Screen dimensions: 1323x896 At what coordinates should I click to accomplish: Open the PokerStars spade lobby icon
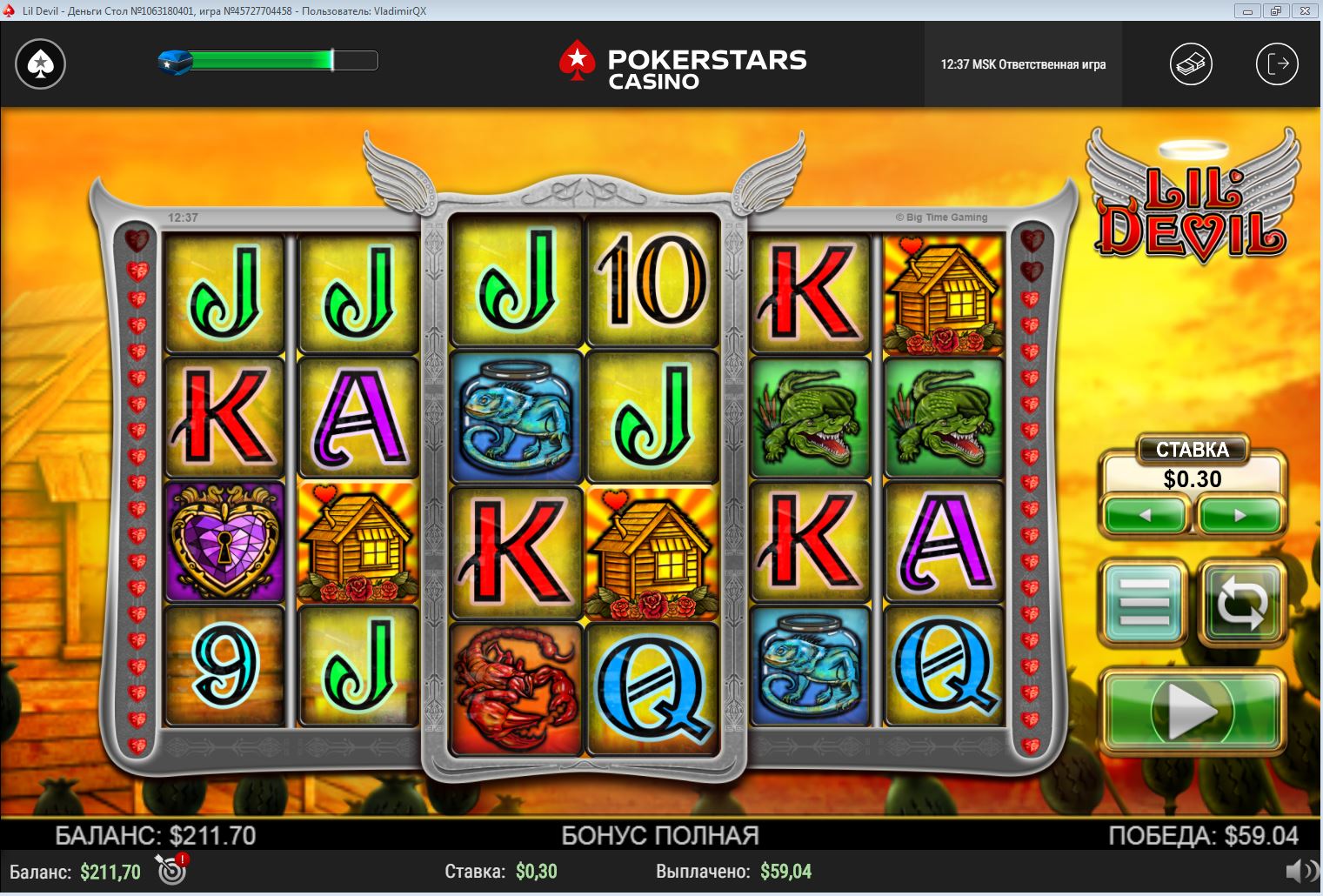(40, 64)
